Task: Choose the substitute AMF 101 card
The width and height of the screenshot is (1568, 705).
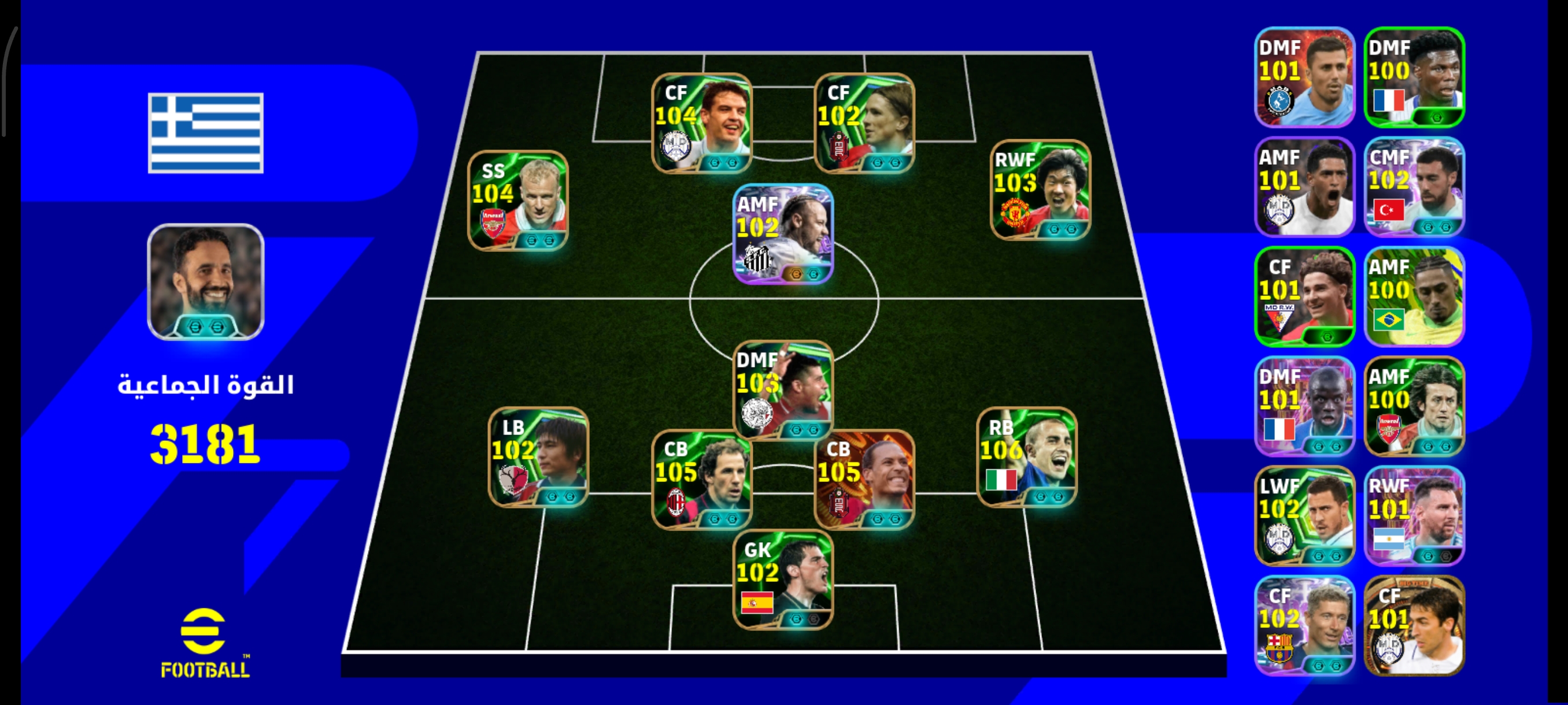Action: pos(1304,187)
